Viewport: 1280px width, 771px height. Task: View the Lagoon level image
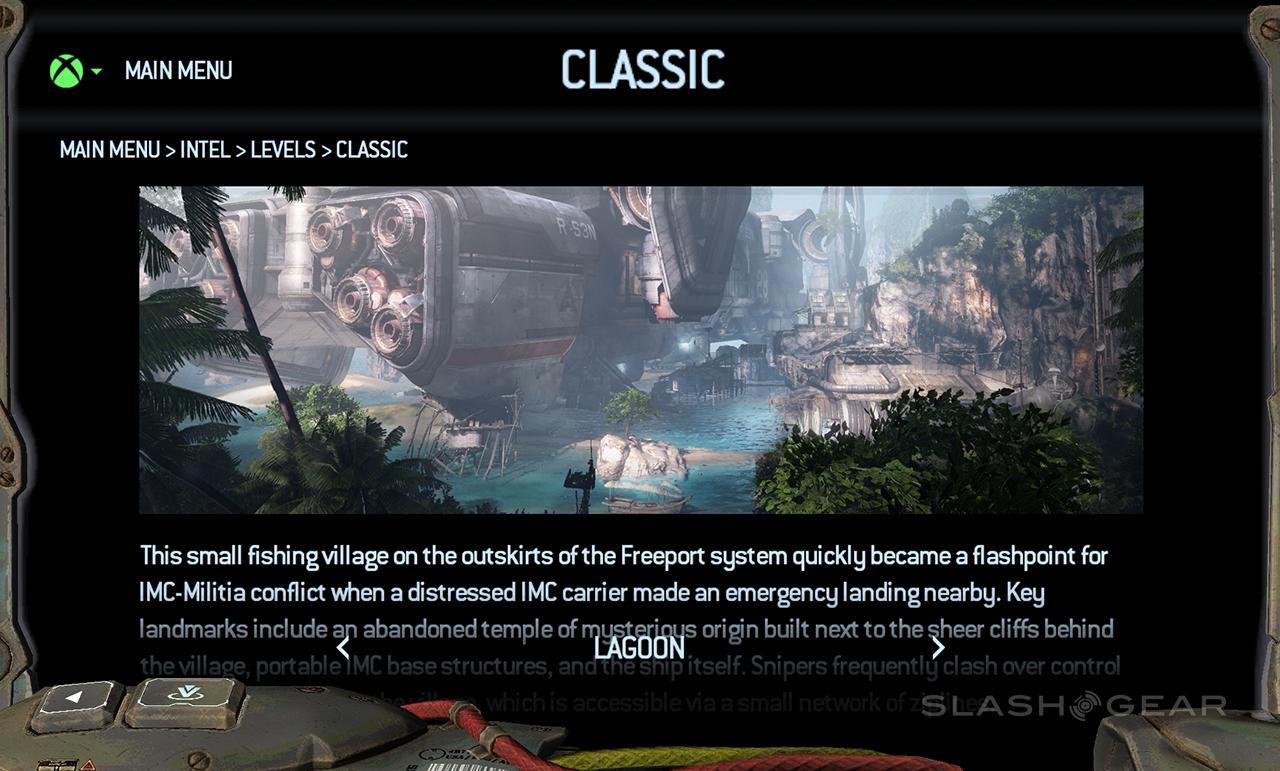[x=640, y=350]
